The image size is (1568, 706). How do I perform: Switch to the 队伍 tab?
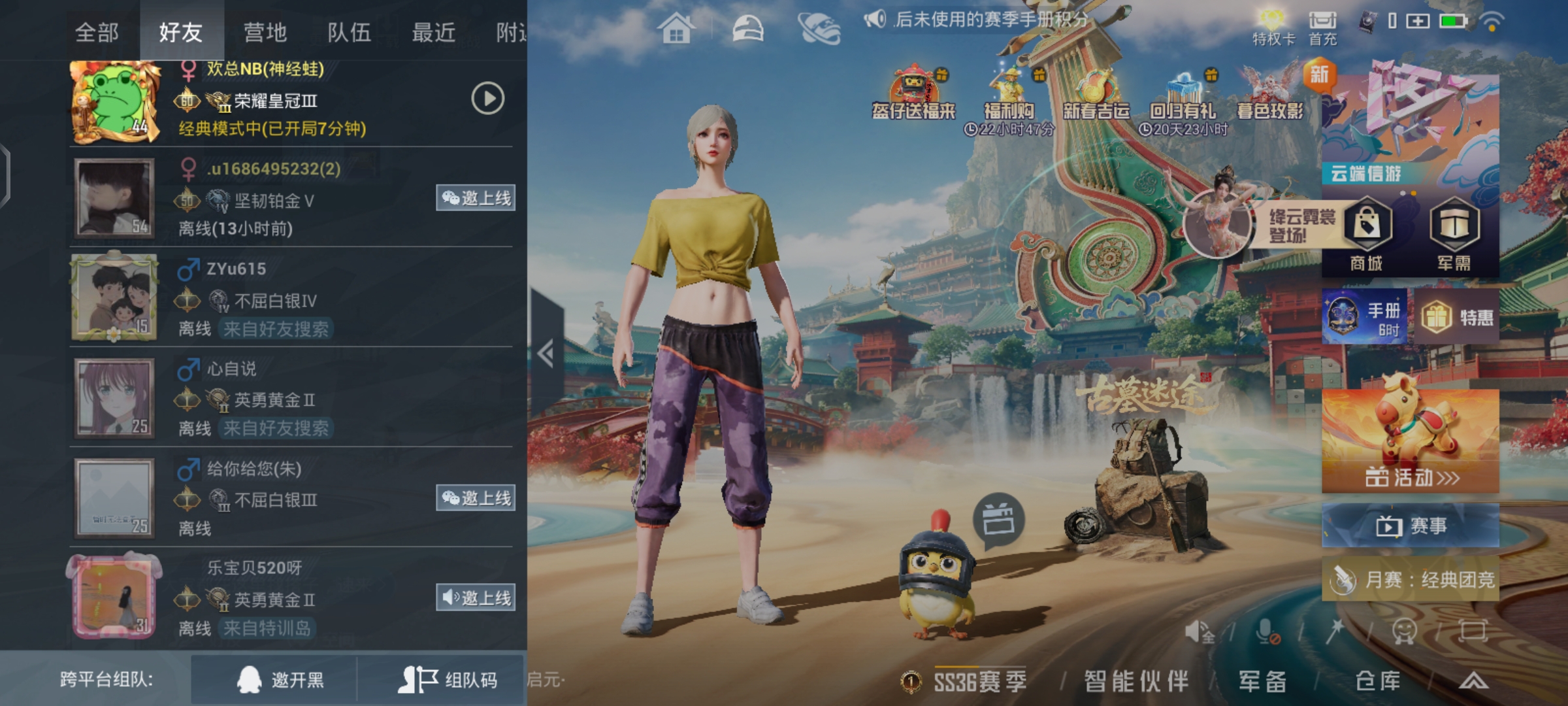[350, 31]
